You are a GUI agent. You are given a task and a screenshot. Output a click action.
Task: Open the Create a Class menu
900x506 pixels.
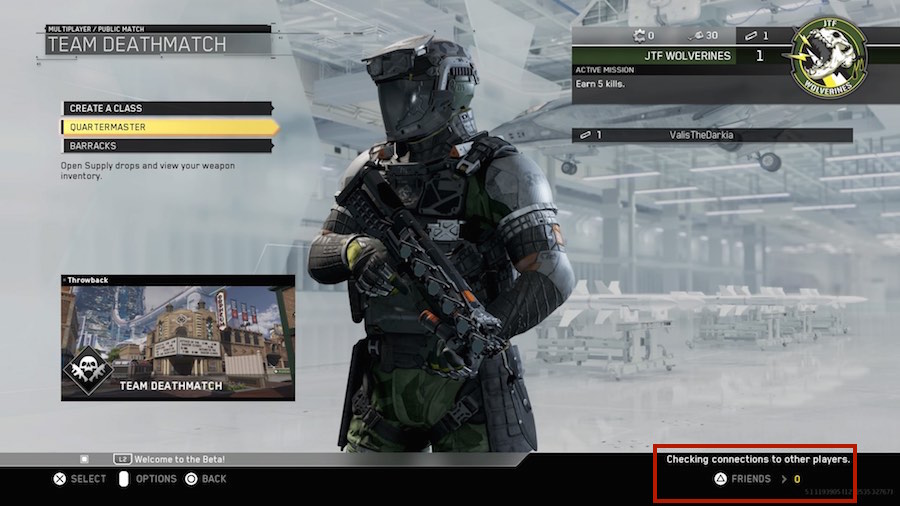[x=167, y=108]
